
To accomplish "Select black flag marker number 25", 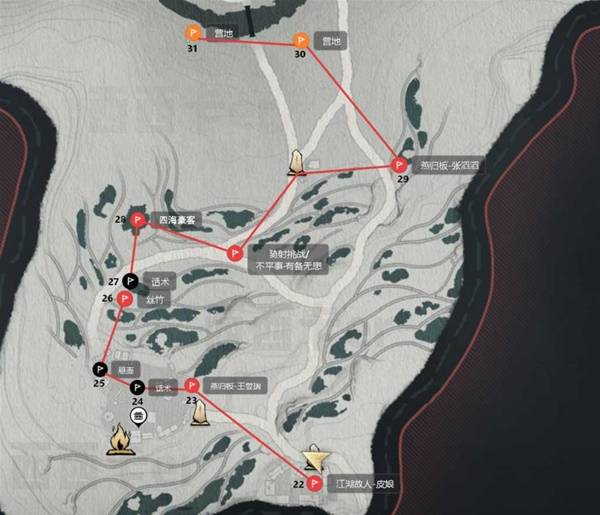I will pyautogui.click(x=100, y=368).
